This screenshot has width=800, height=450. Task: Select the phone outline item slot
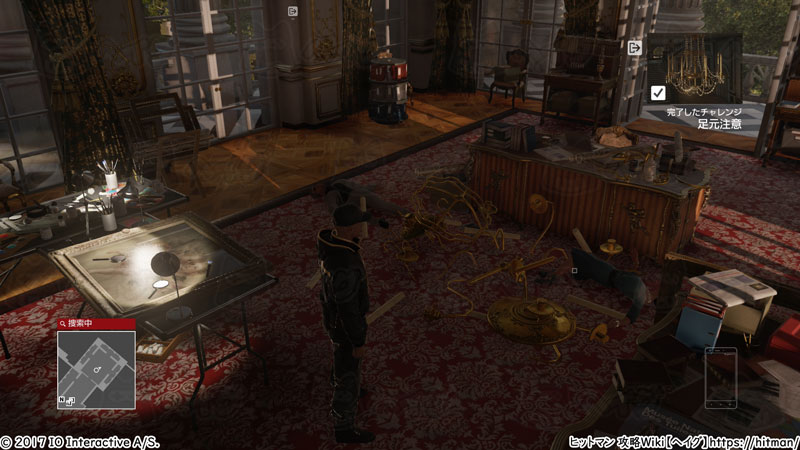719,377
